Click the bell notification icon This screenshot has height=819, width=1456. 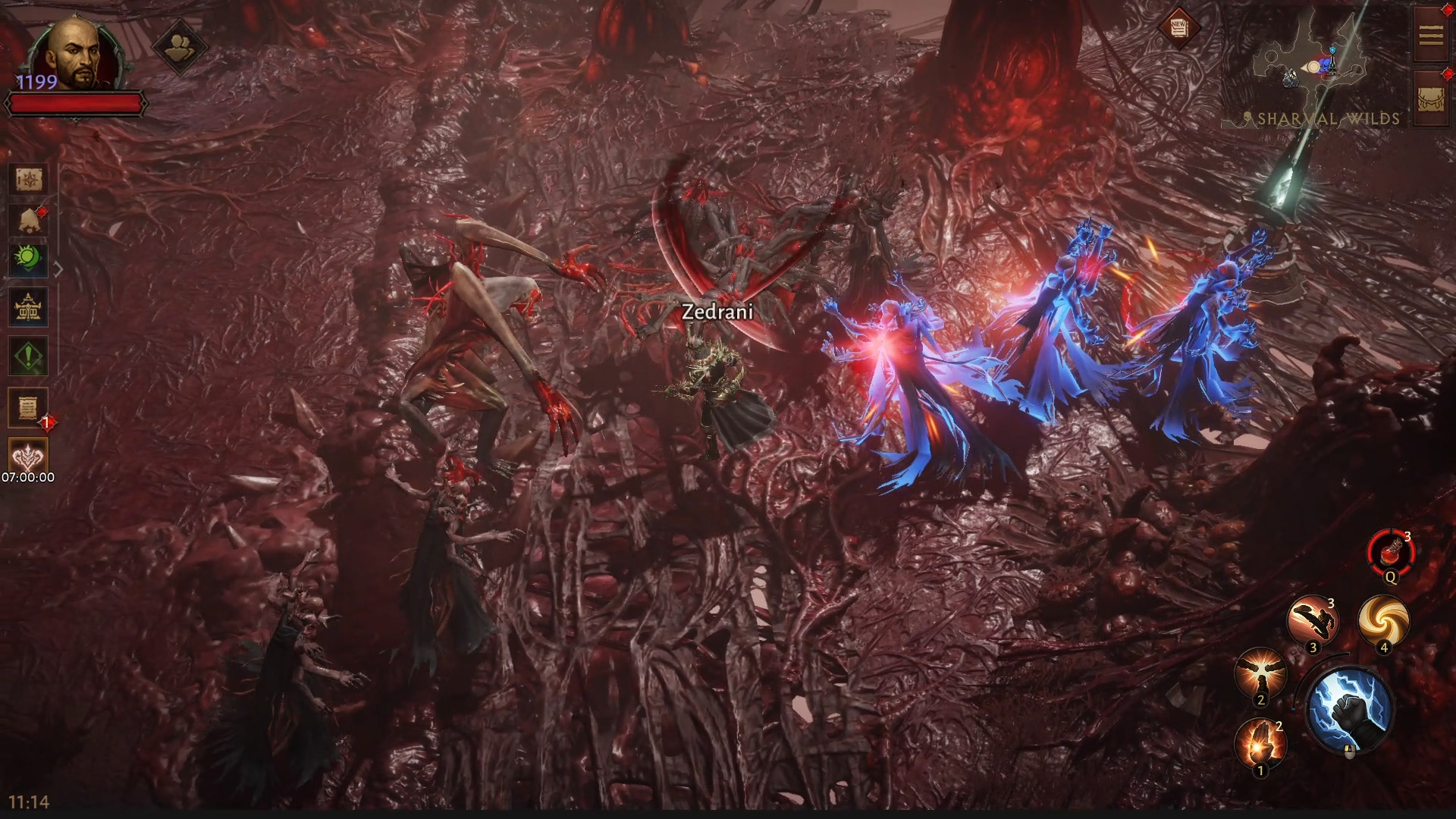[x=29, y=221]
